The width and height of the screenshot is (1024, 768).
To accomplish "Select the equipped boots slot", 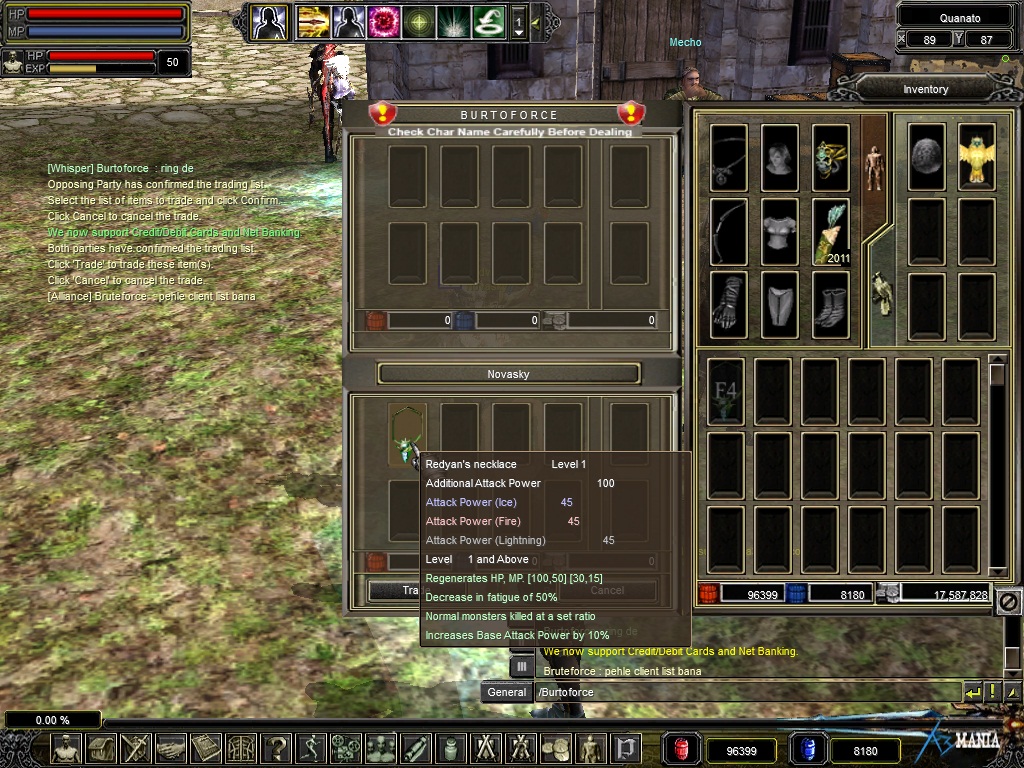I will [830, 305].
